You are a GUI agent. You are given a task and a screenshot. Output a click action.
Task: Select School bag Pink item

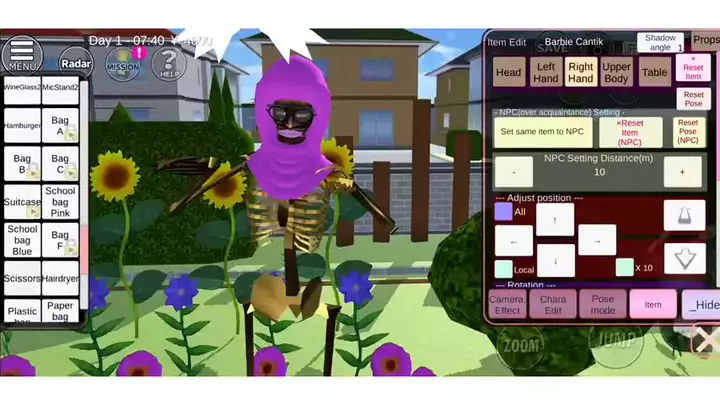pyautogui.click(x=60, y=201)
